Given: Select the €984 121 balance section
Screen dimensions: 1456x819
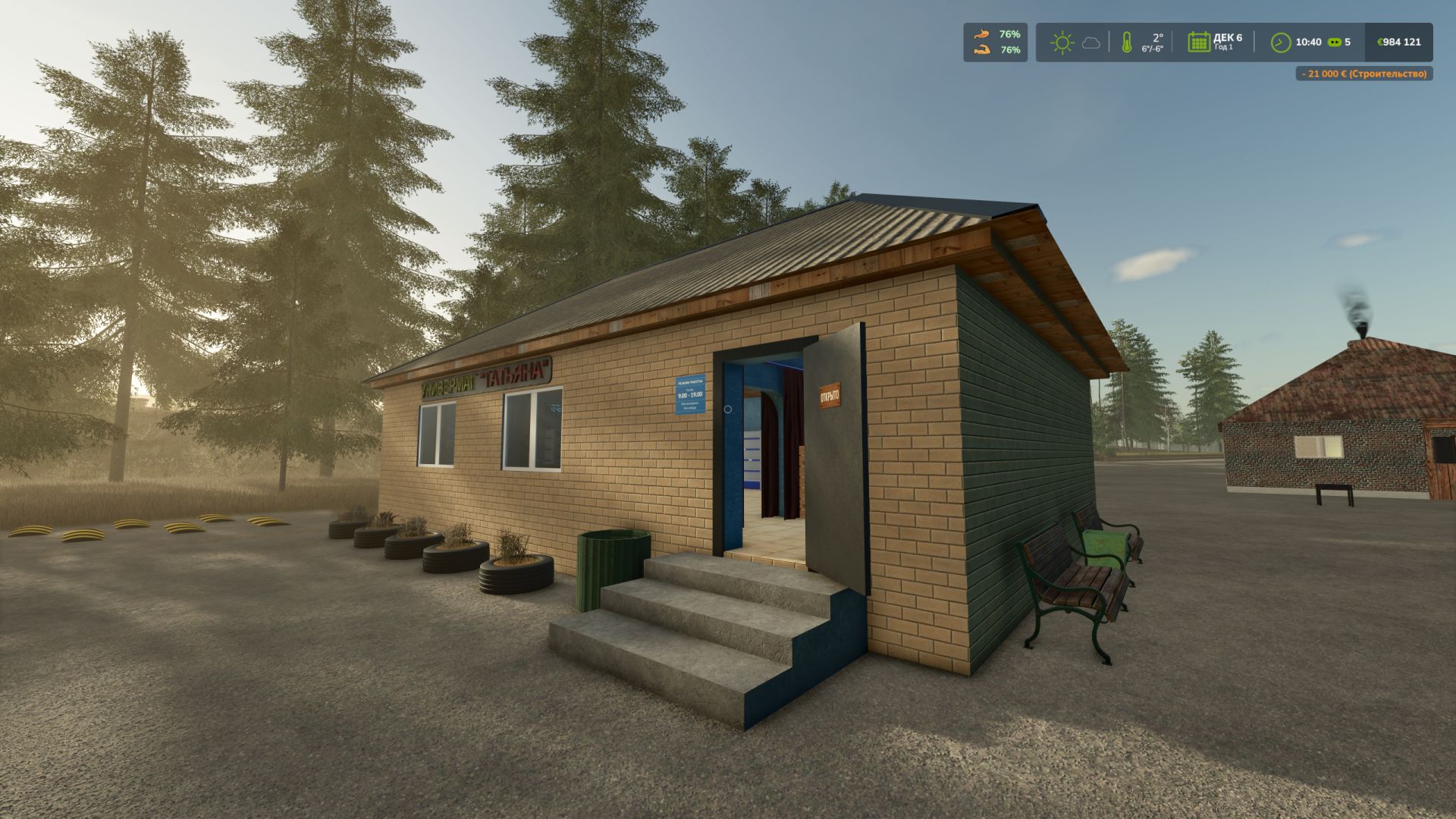Looking at the screenshot, I should point(1399,42).
